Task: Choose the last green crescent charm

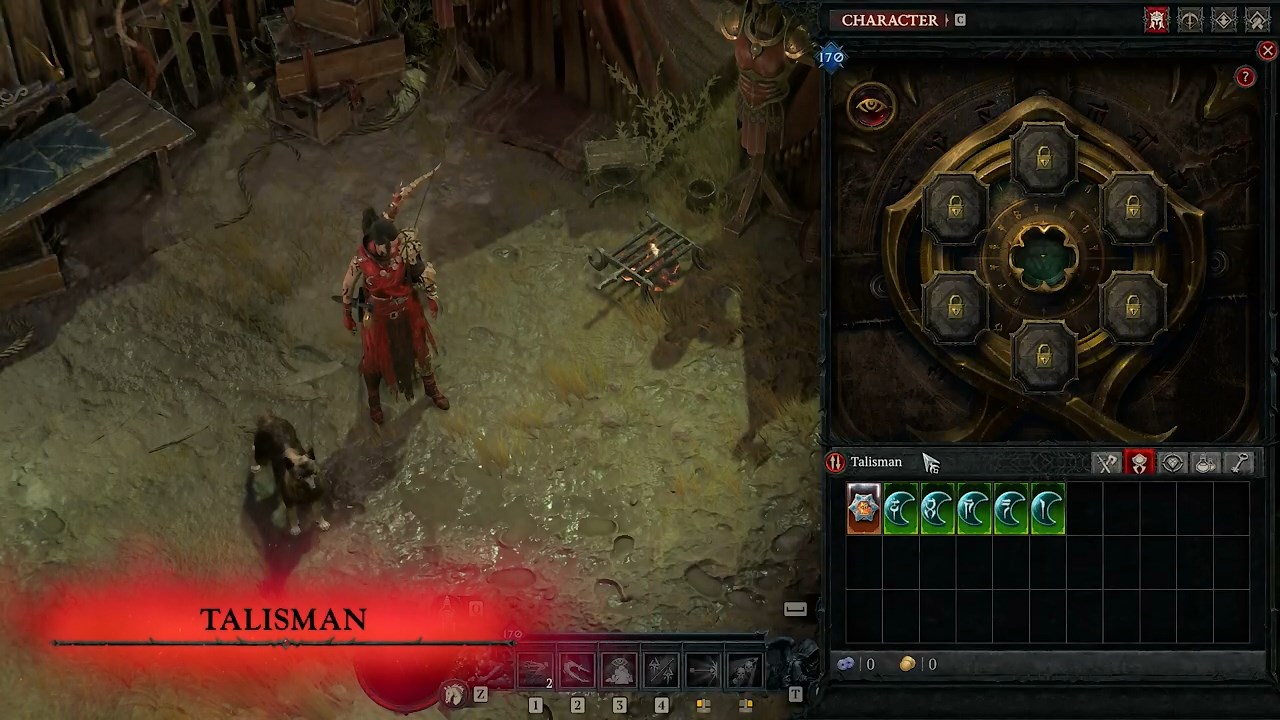Action: point(1047,509)
